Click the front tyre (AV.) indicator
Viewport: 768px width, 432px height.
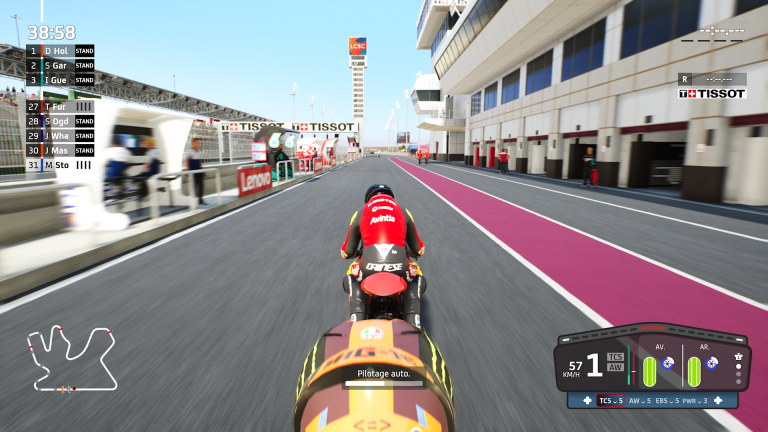649,371
